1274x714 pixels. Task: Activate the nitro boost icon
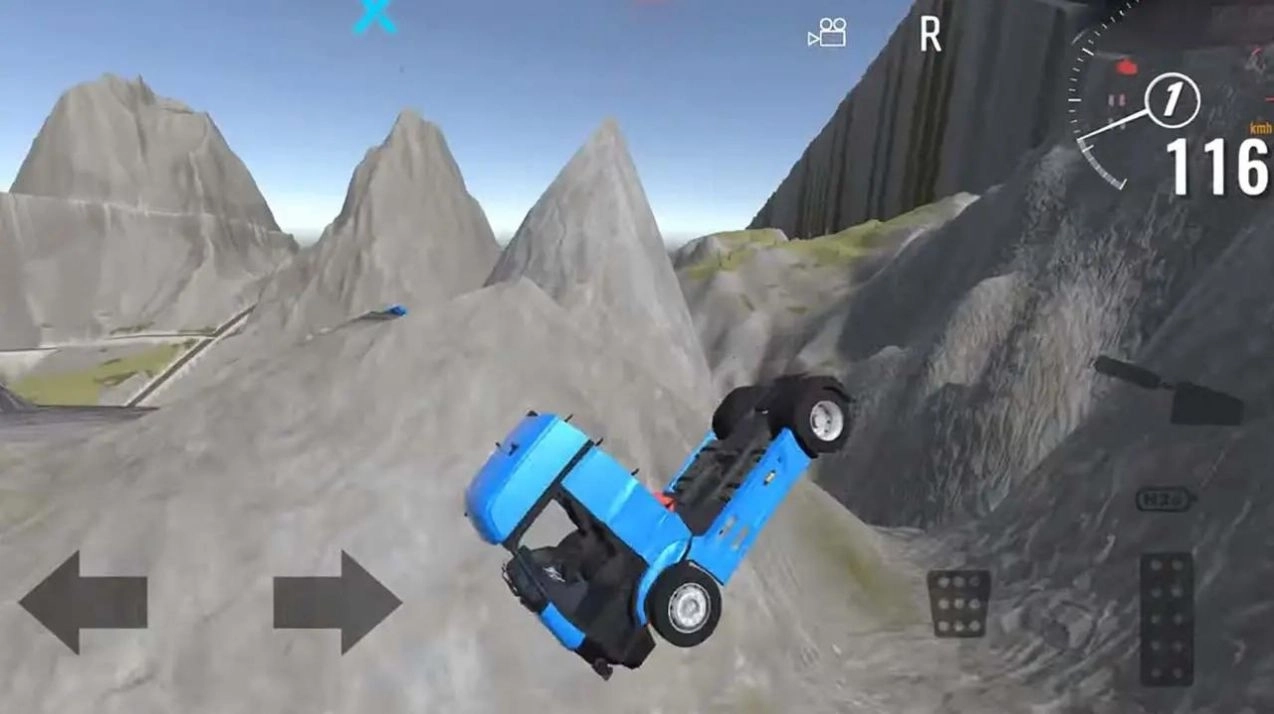click(1165, 499)
